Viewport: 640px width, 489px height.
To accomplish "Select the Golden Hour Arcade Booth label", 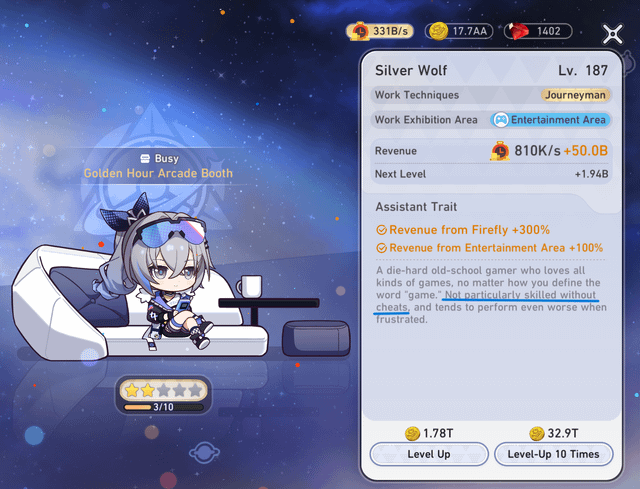I will 158,173.
